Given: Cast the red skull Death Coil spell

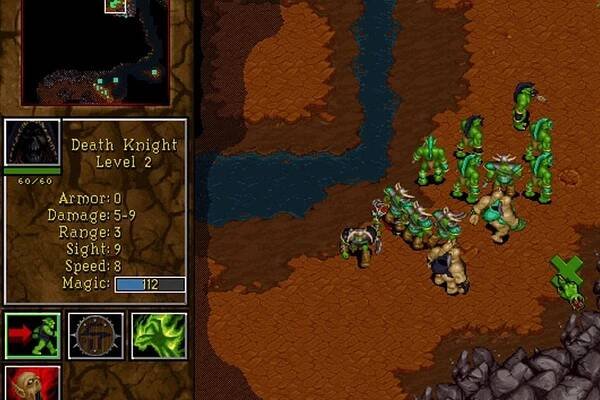Looking at the screenshot, I should pos(32,384).
